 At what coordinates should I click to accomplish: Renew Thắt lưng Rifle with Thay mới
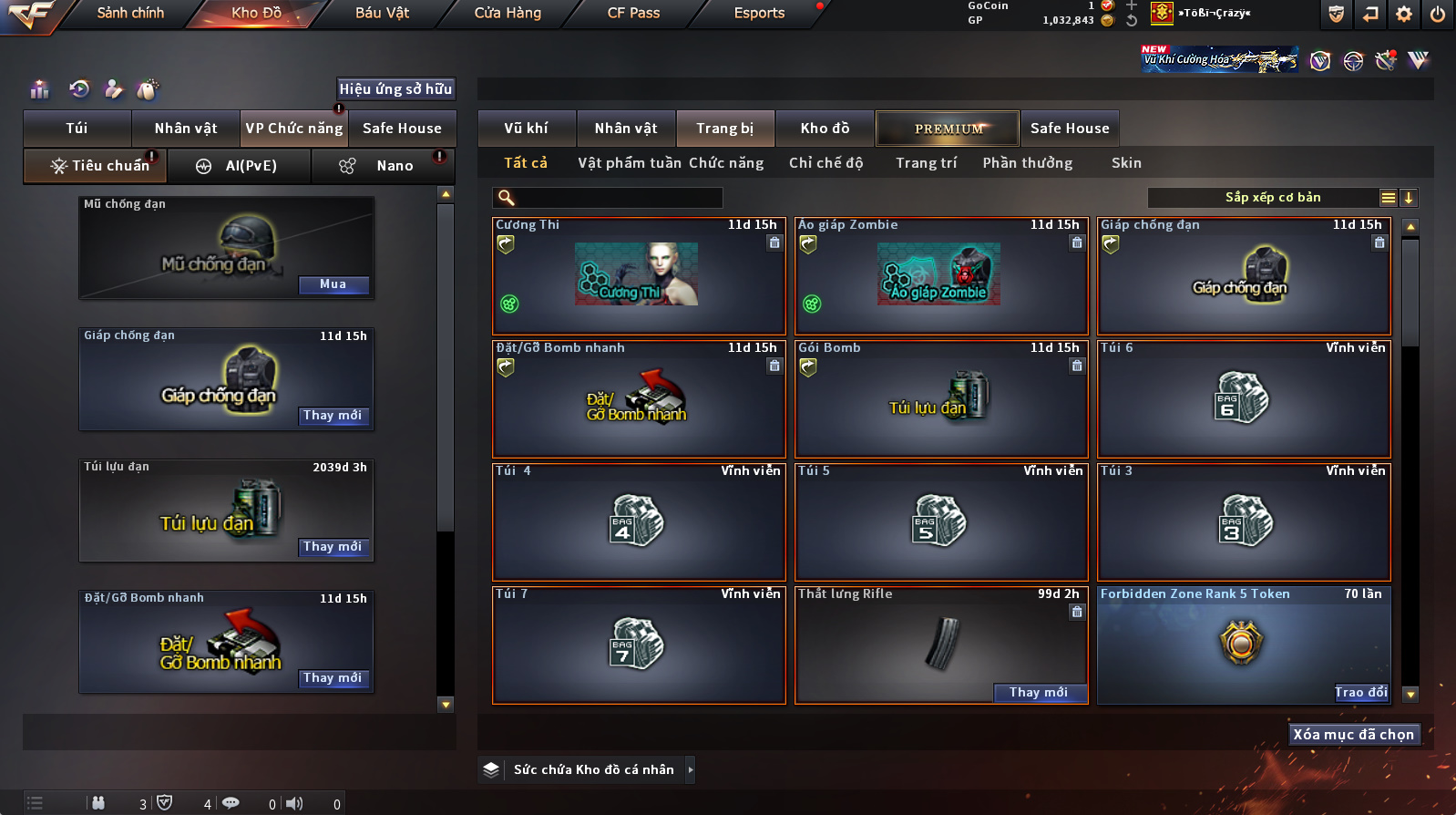click(x=1039, y=693)
